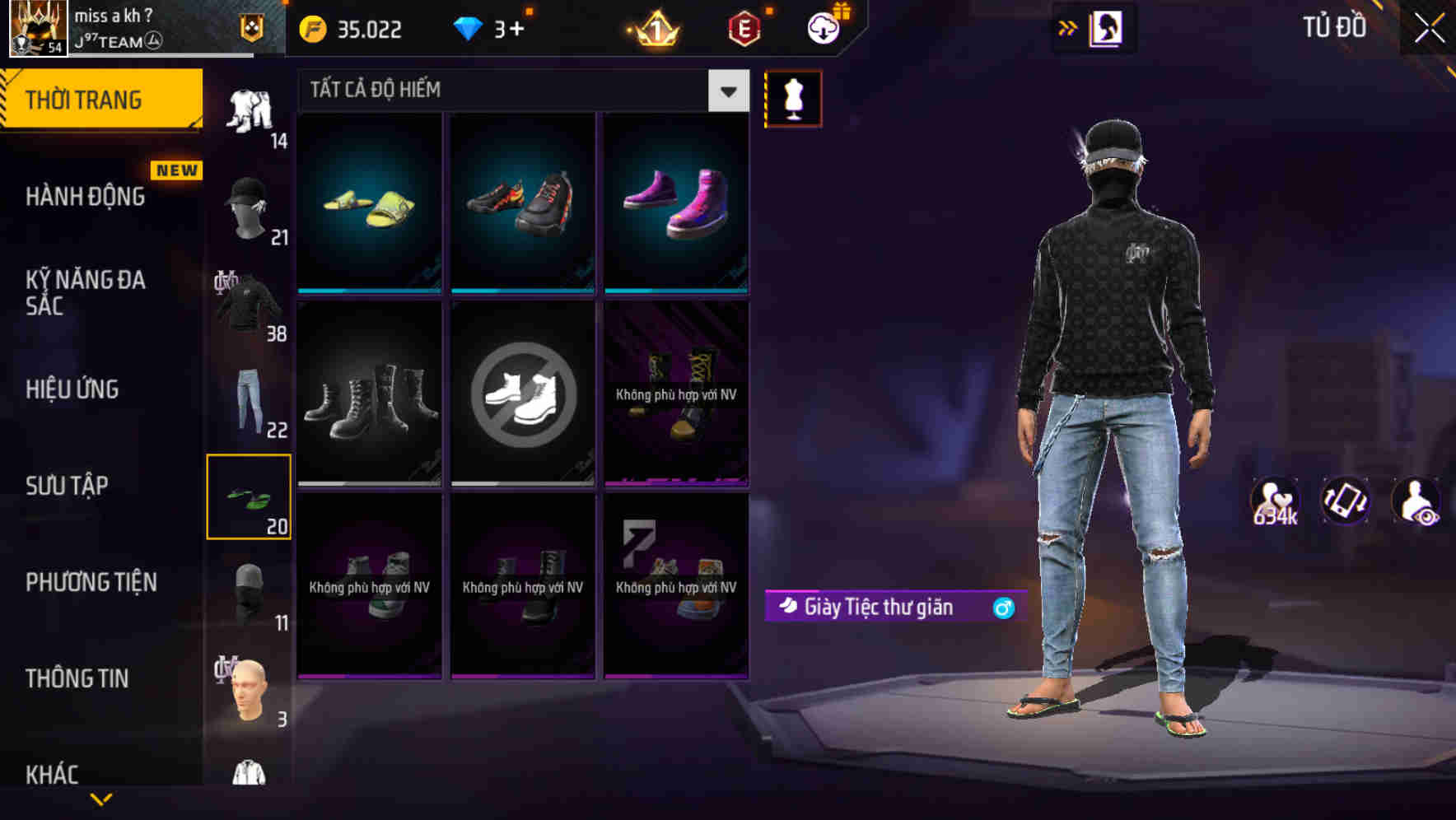Screen dimensions: 1456x820
Task: Open the cloud gift download icon
Action: tap(823, 27)
